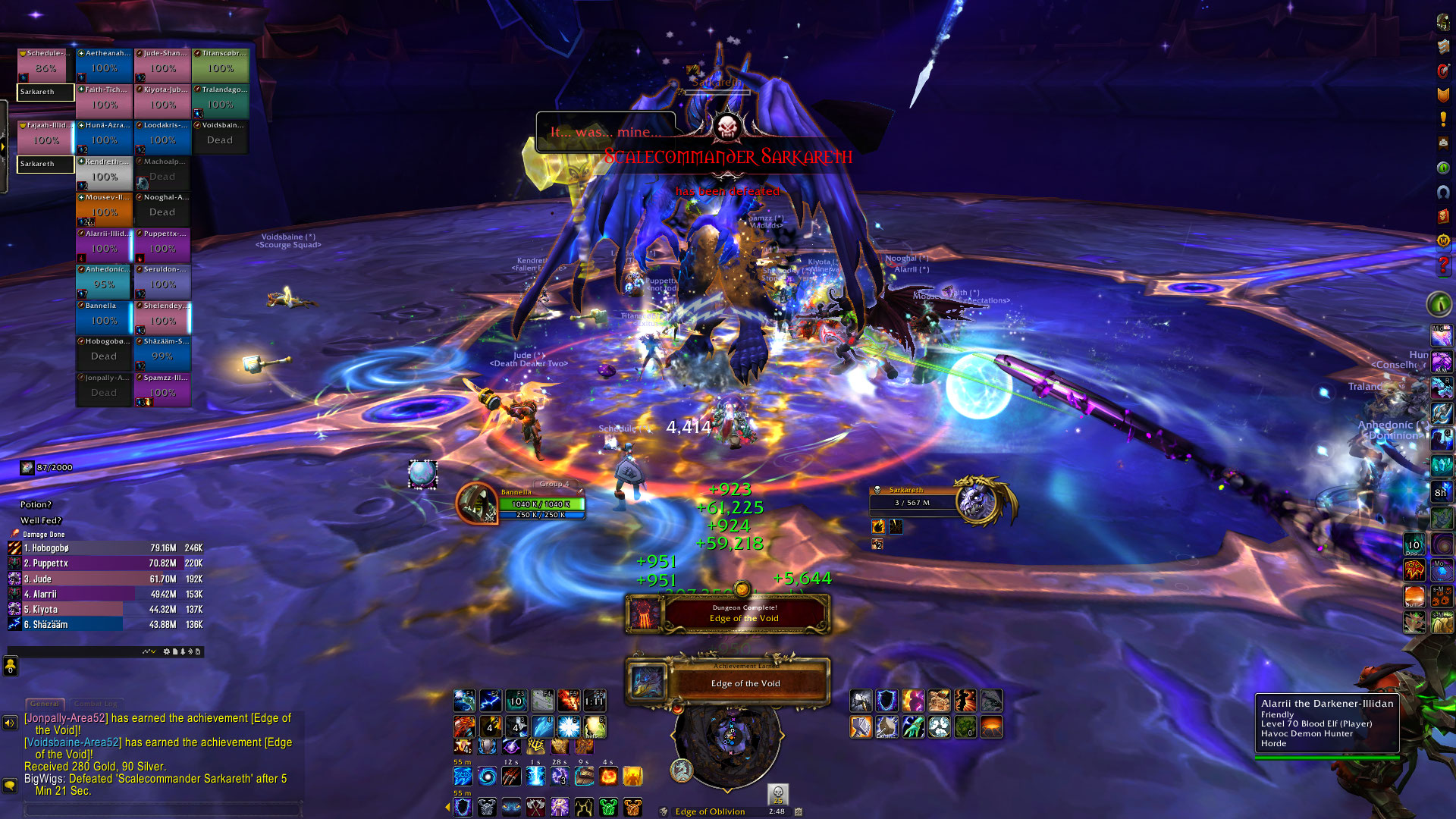Cast the frost burst ability on key 5
The height and width of the screenshot is (819, 1456).
tap(569, 726)
